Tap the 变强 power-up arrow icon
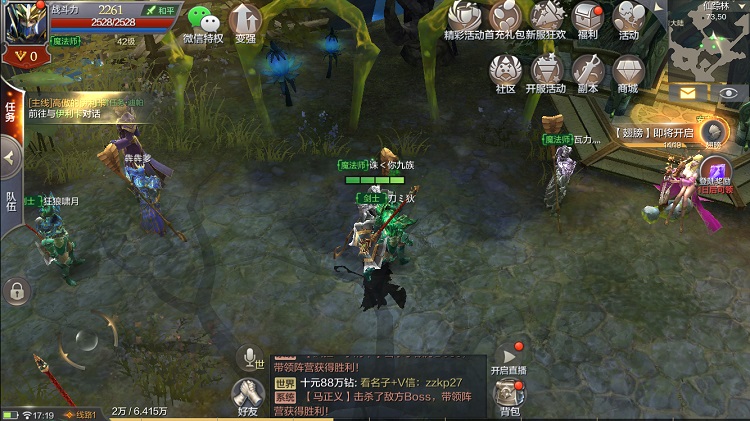The height and width of the screenshot is (421, 750). (245, 22)
